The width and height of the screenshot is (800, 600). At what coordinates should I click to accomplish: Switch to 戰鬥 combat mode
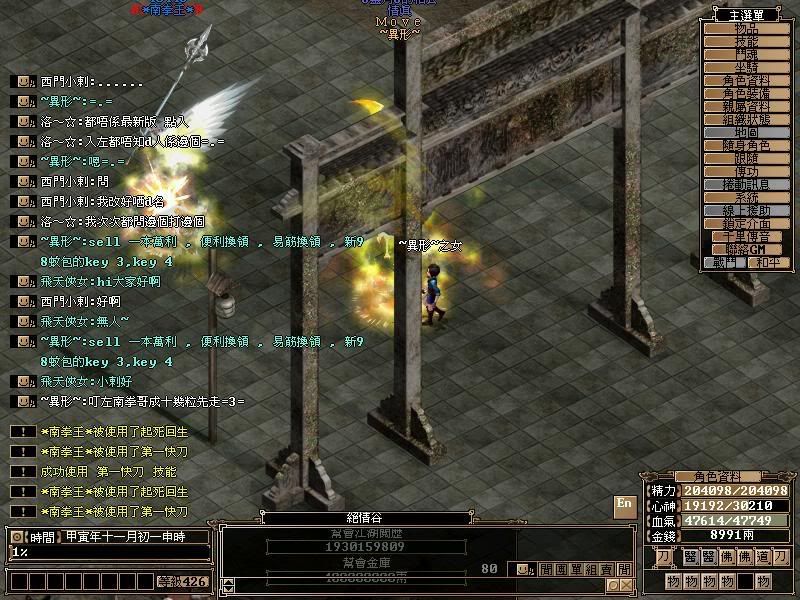click(725, 262)
